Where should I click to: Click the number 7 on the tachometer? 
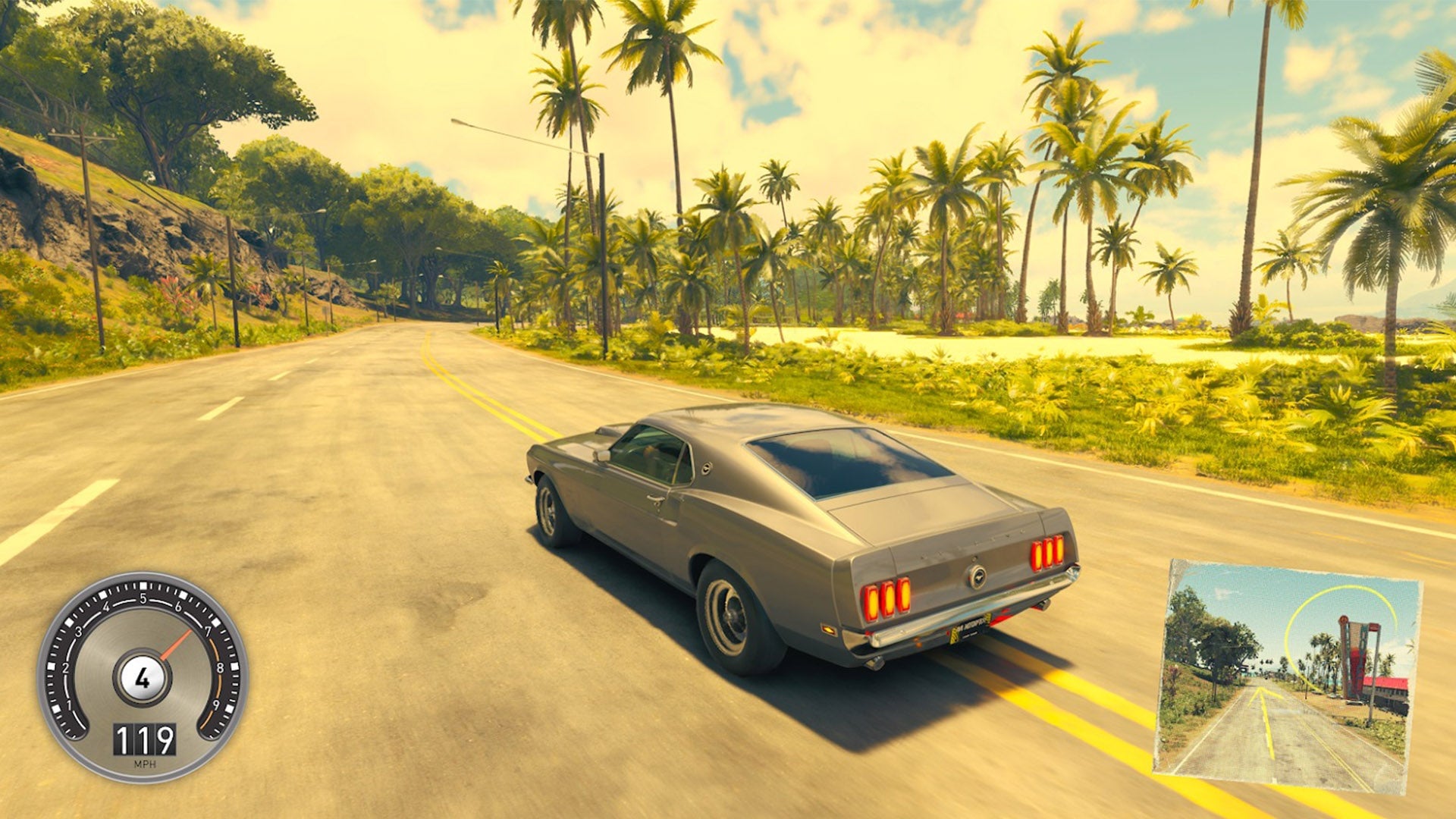(x=209, y=629)
